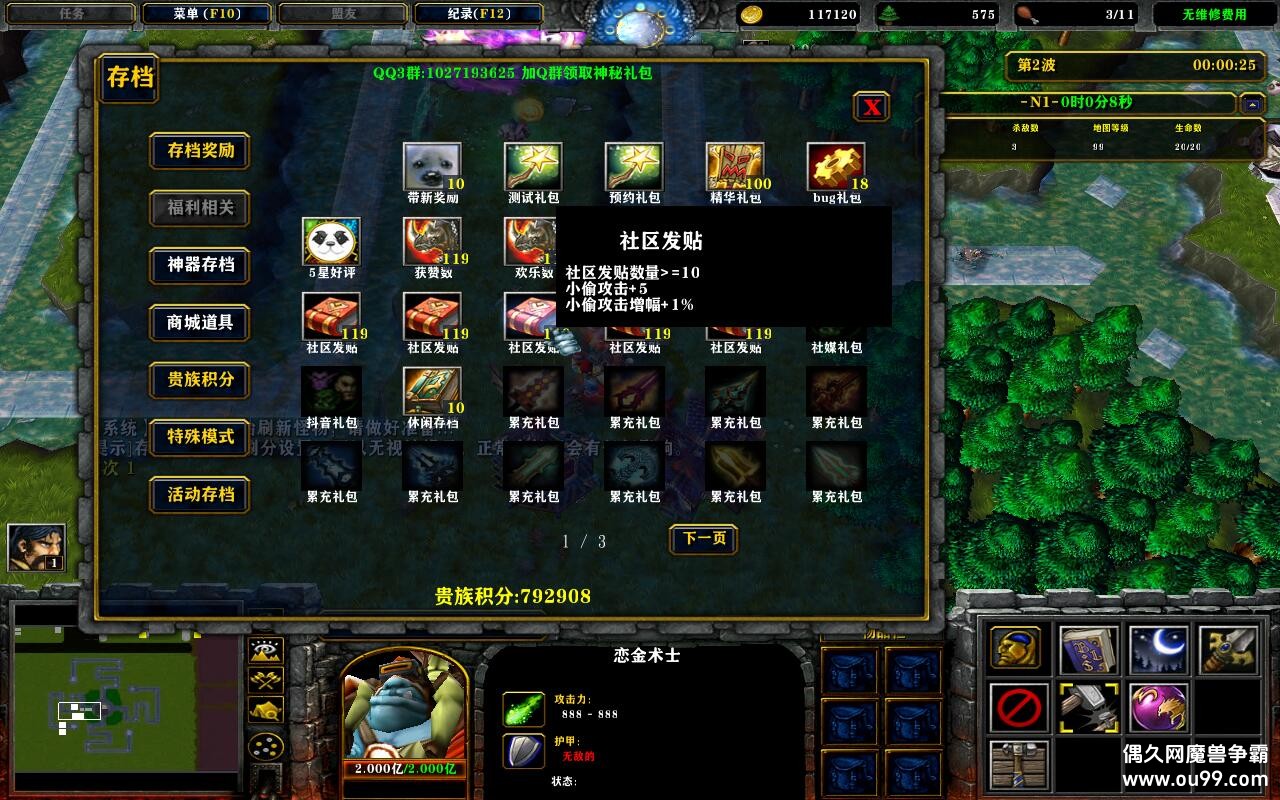Click the bug礼包 gear icon showing 18
Viewport: 1280px width, 800px height.
click(836, 163)
